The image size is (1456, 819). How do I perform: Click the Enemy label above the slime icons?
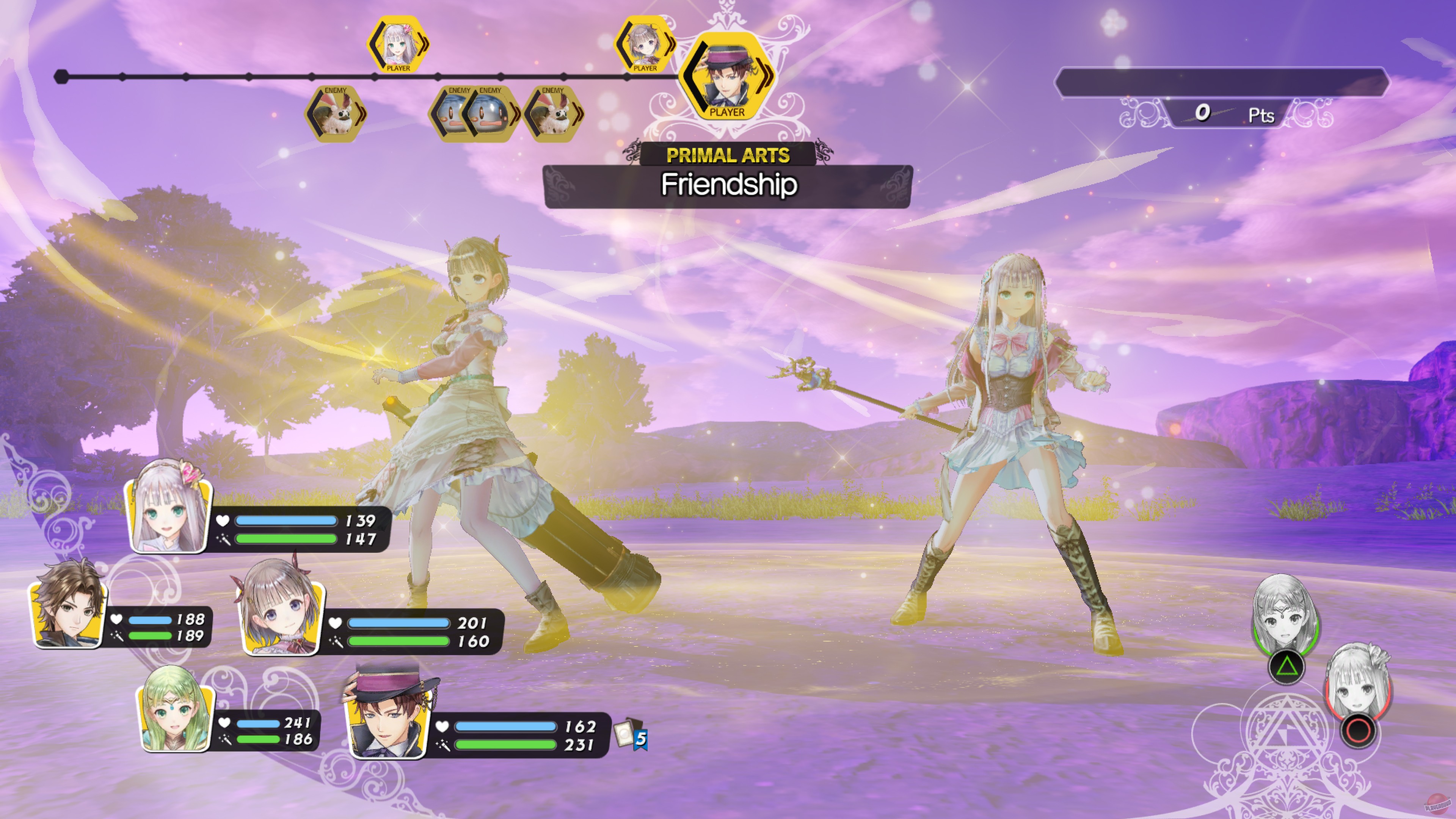[x=459, y=91]
